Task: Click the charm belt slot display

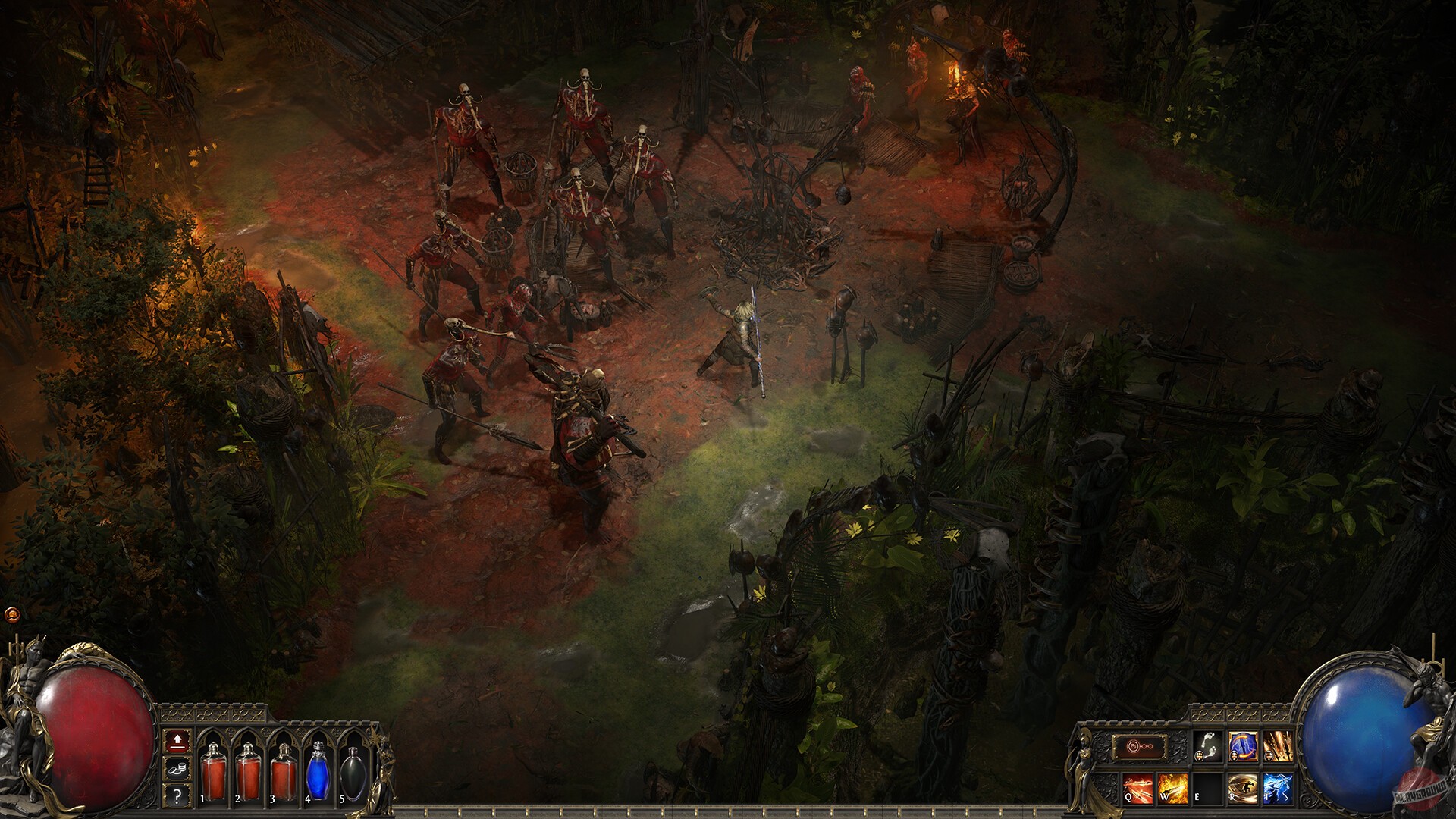Action: click(1139, 746)
